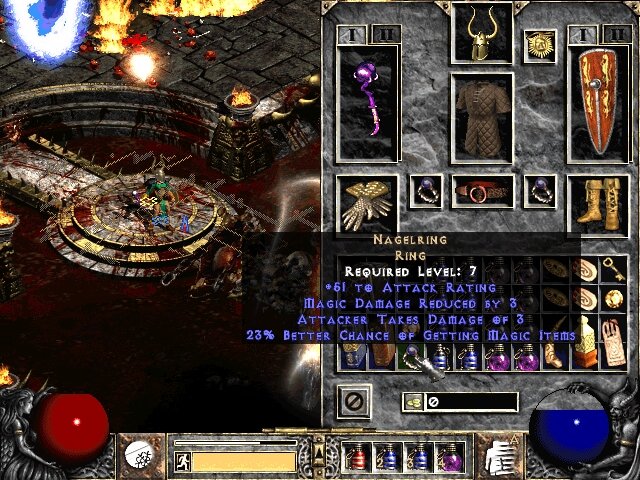This screenshot has width=640, height=480.
Task: Select the ring right of the belt
Action: pyautogui.click(x=540, y=190)
